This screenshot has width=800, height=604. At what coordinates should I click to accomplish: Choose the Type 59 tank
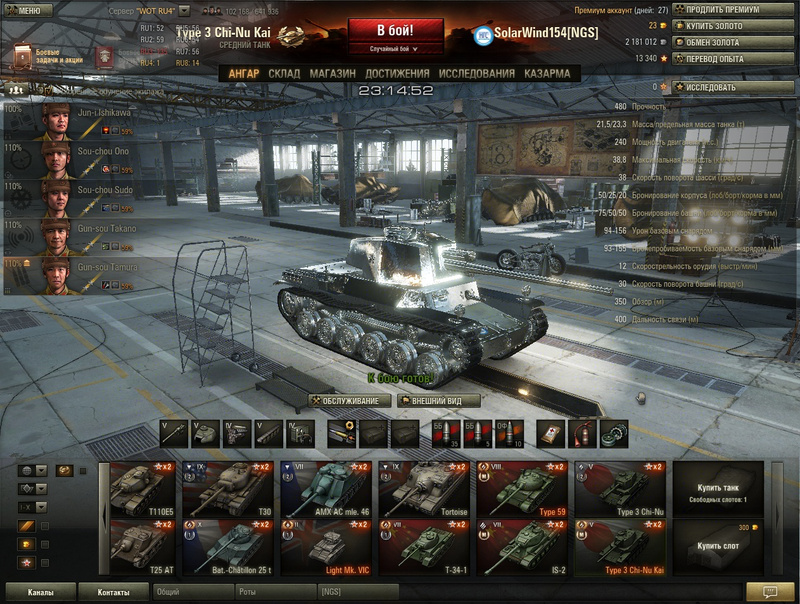(x=520, y=489)
